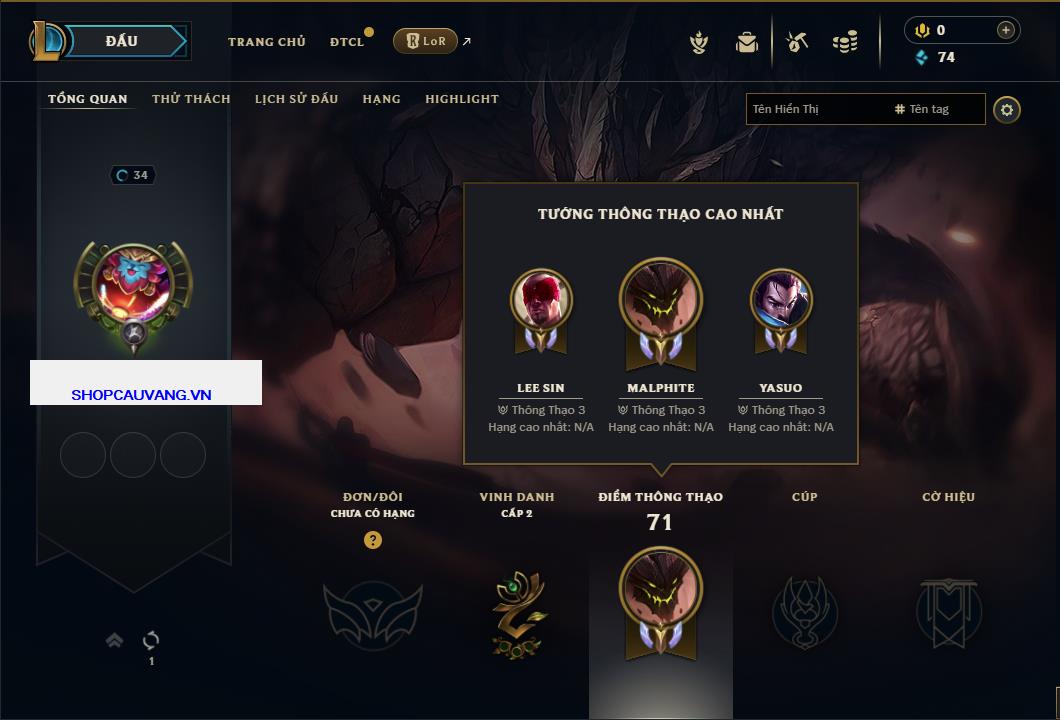
Task: Select the TỔNG QUAN tab
Action: pyautogui.click(x=88, y=99)
